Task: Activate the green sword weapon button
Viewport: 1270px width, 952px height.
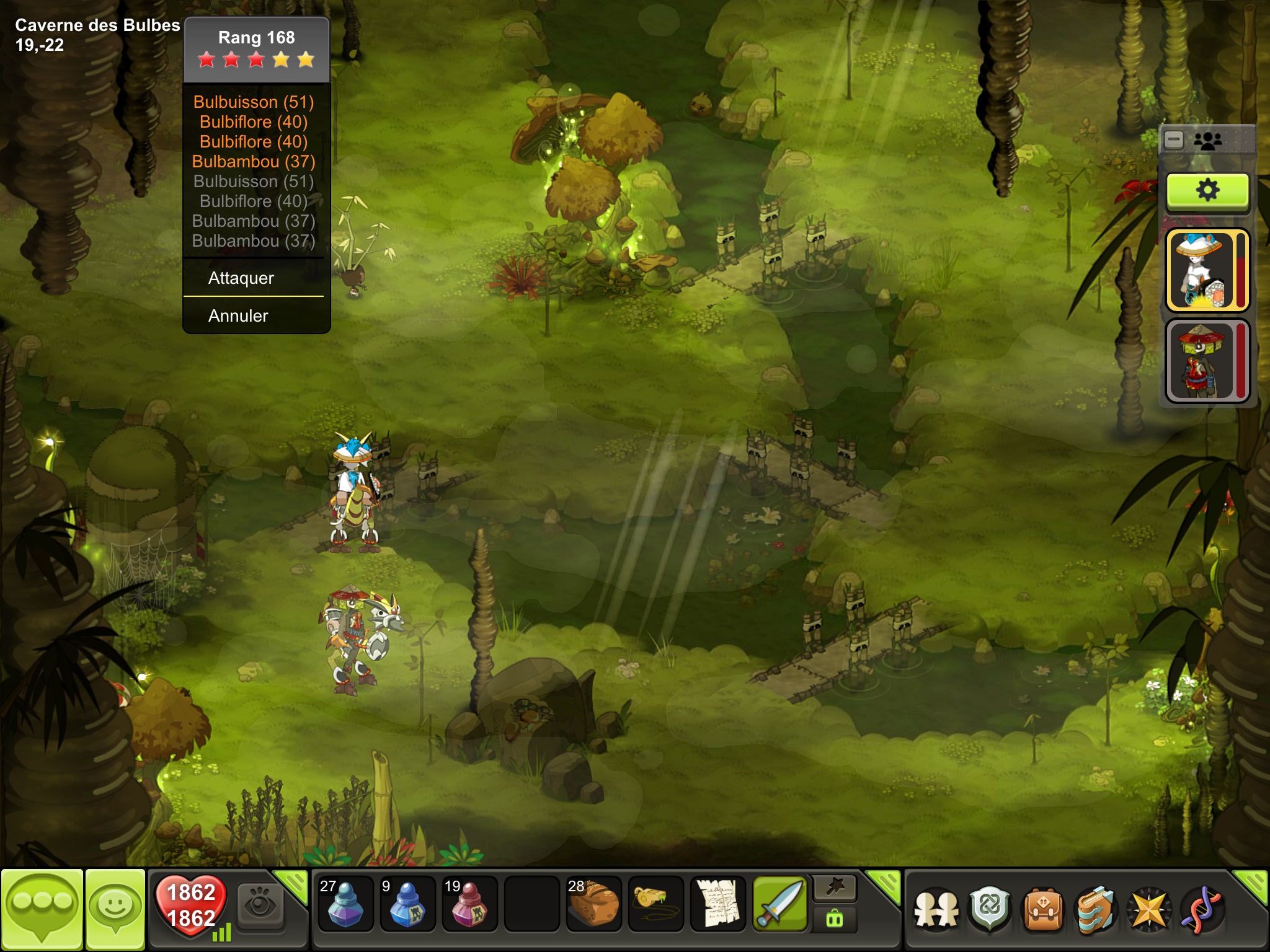Action: [780, 904]
